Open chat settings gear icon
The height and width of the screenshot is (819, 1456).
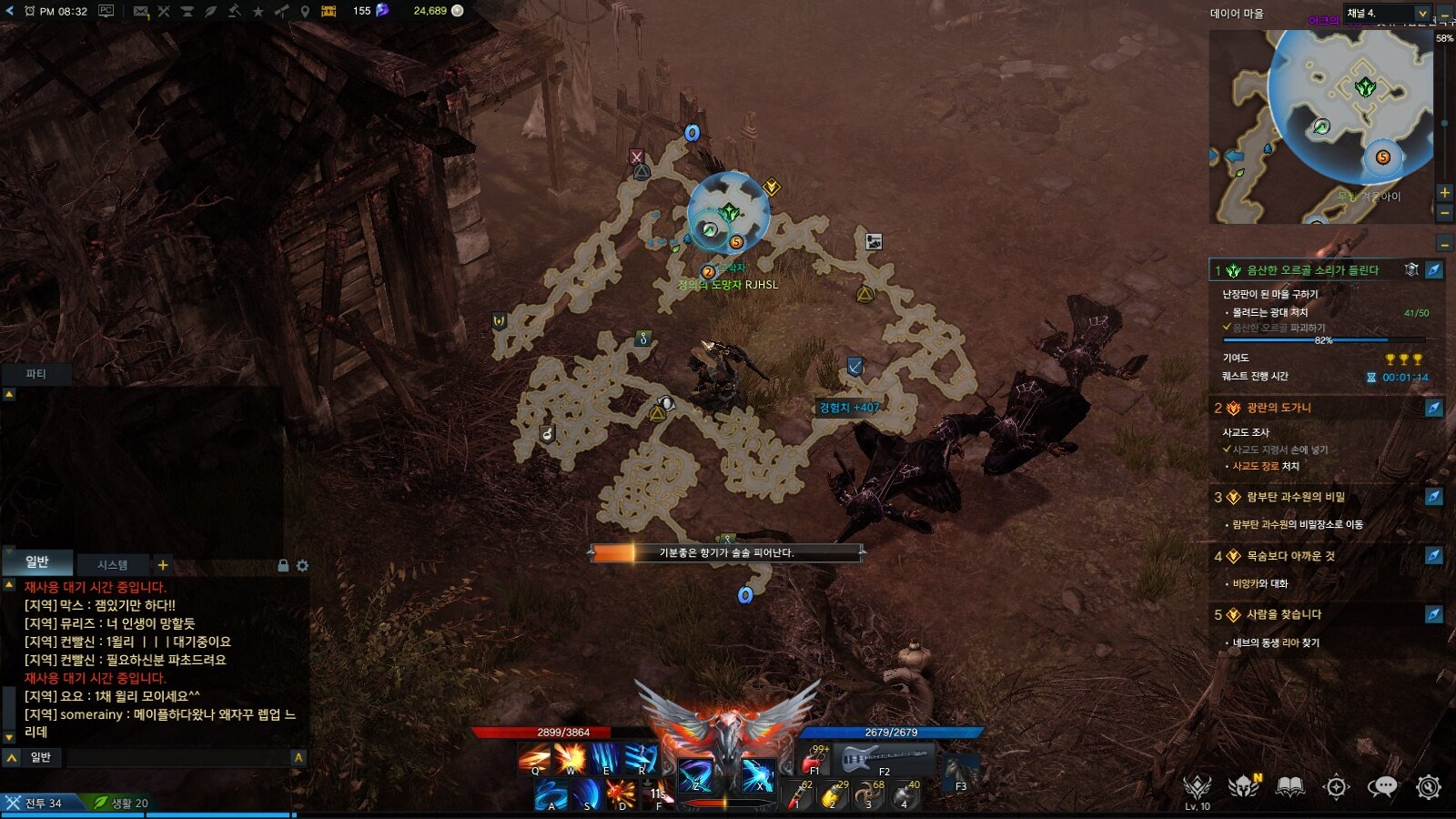tap(302, 566)
